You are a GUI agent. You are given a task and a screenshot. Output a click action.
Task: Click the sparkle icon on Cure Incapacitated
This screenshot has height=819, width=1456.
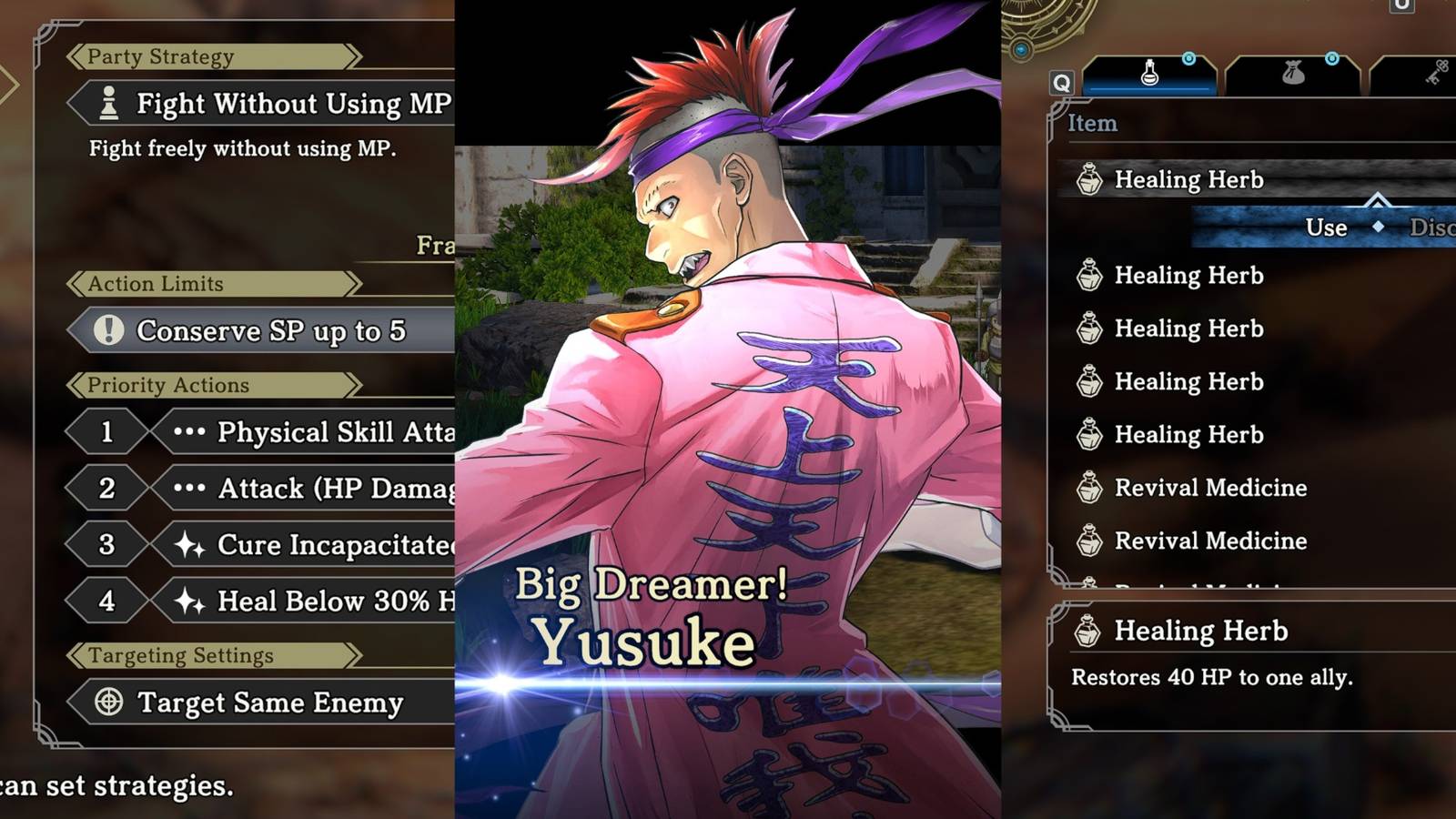(x=191, y=544)
